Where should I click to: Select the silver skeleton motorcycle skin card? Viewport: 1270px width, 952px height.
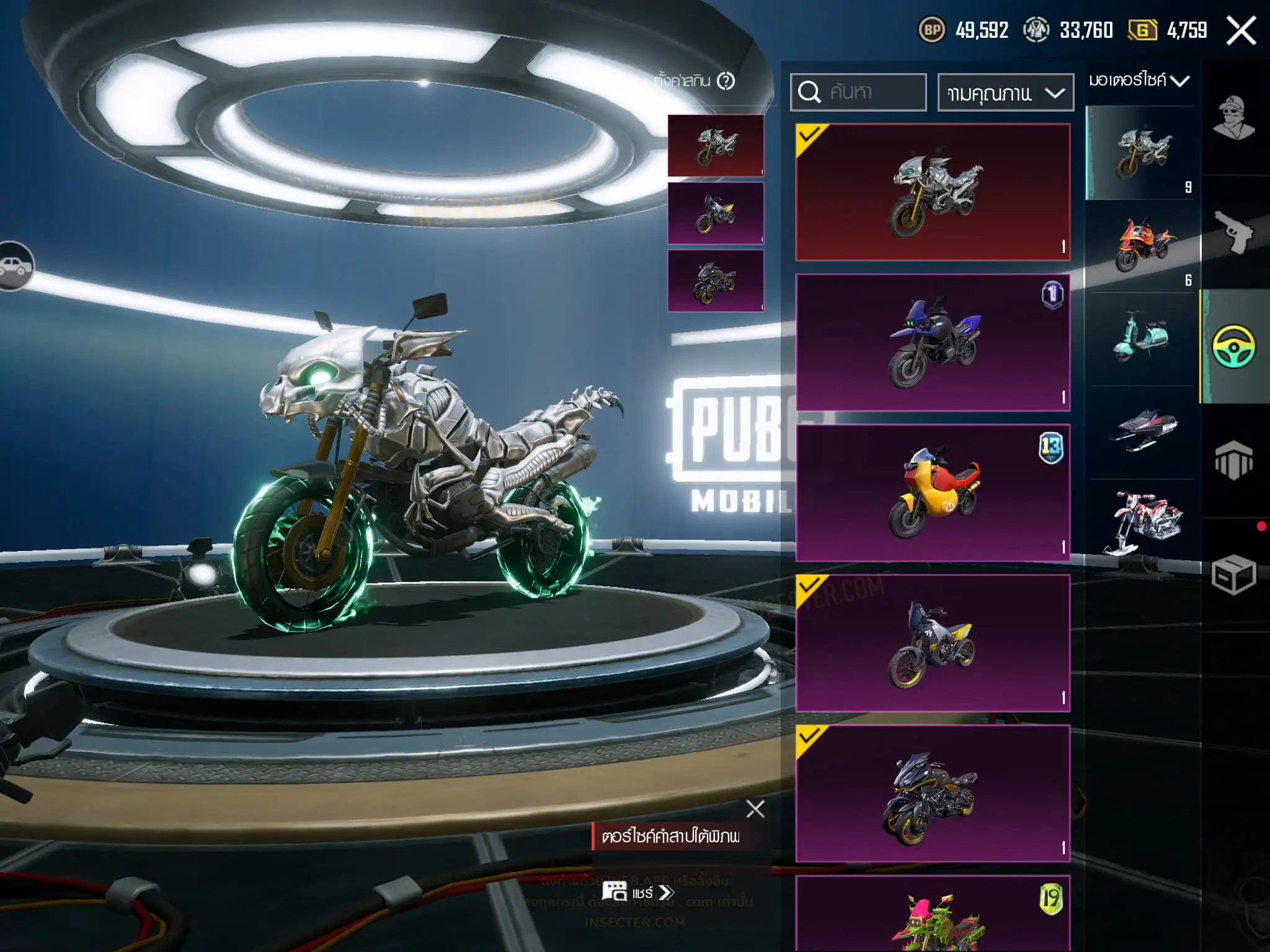click(x=933, y=192)
